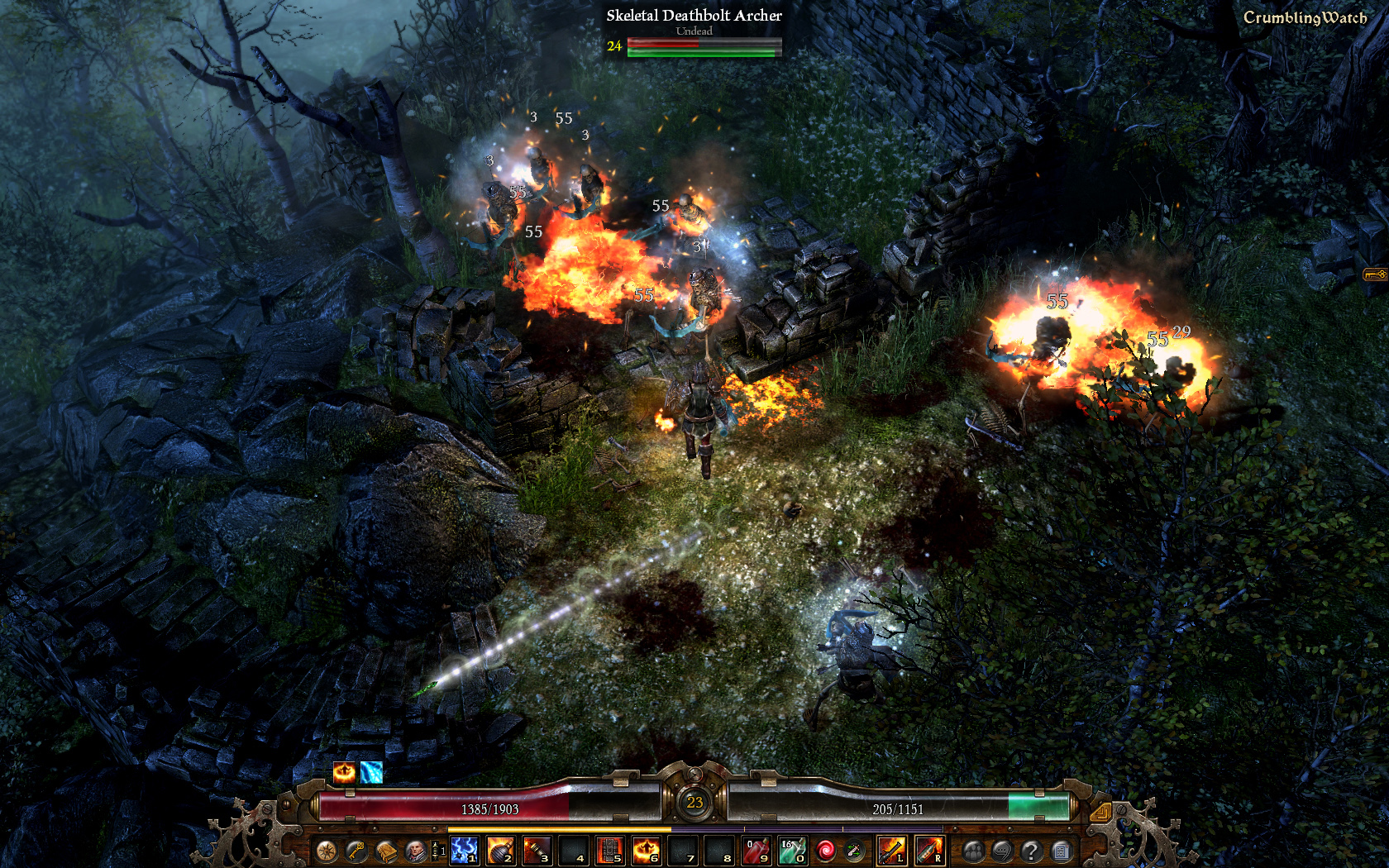
Task: Activate the blue lightning skill in slot 1
Action: pos(465,850)
